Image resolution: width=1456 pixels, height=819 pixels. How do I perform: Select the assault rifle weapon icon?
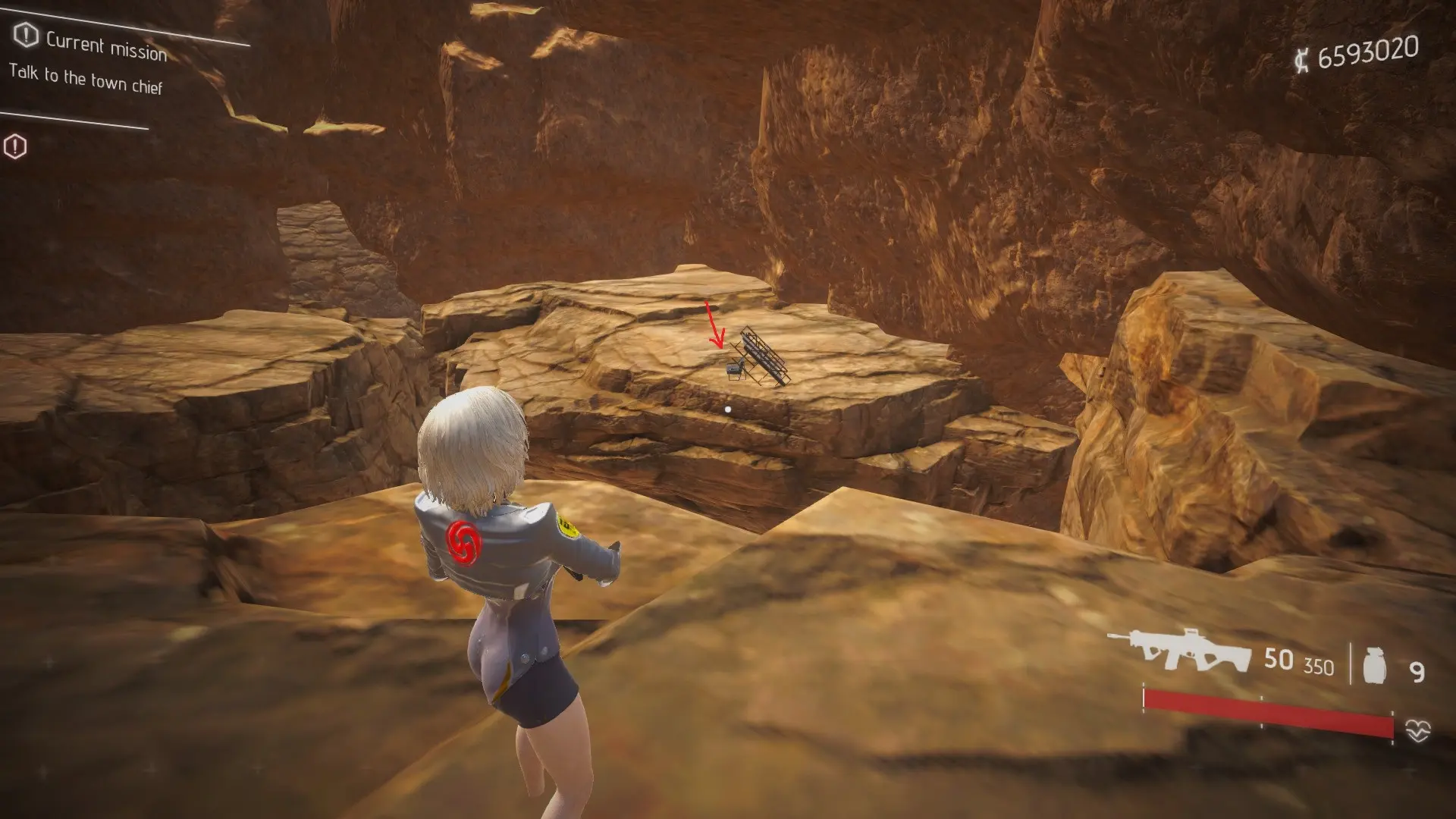pos(1179,652)
